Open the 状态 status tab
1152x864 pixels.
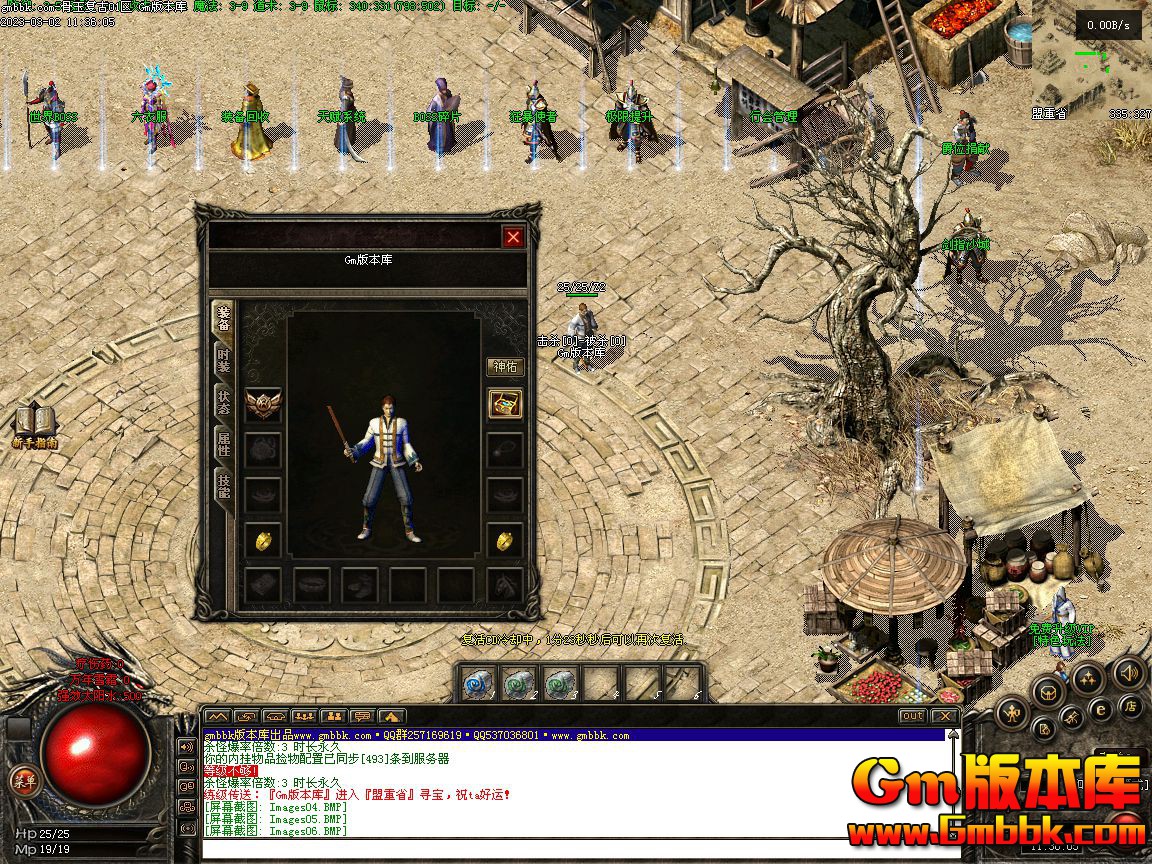(x=224, y=401)
